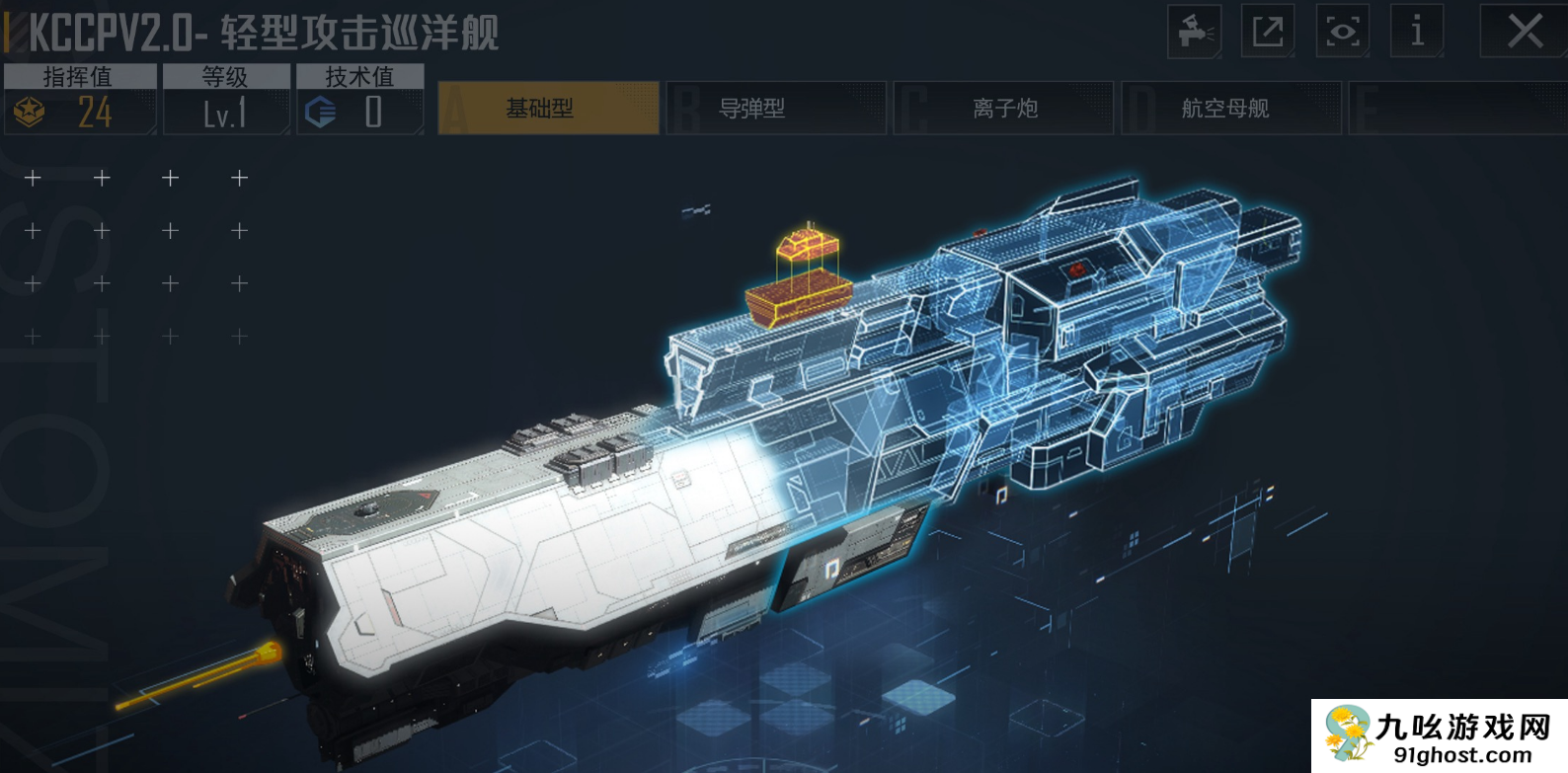This screenshot has width=1568, height=773.
Task: Open the 航空母舰 variant tab
Action: click(1227, 108)
